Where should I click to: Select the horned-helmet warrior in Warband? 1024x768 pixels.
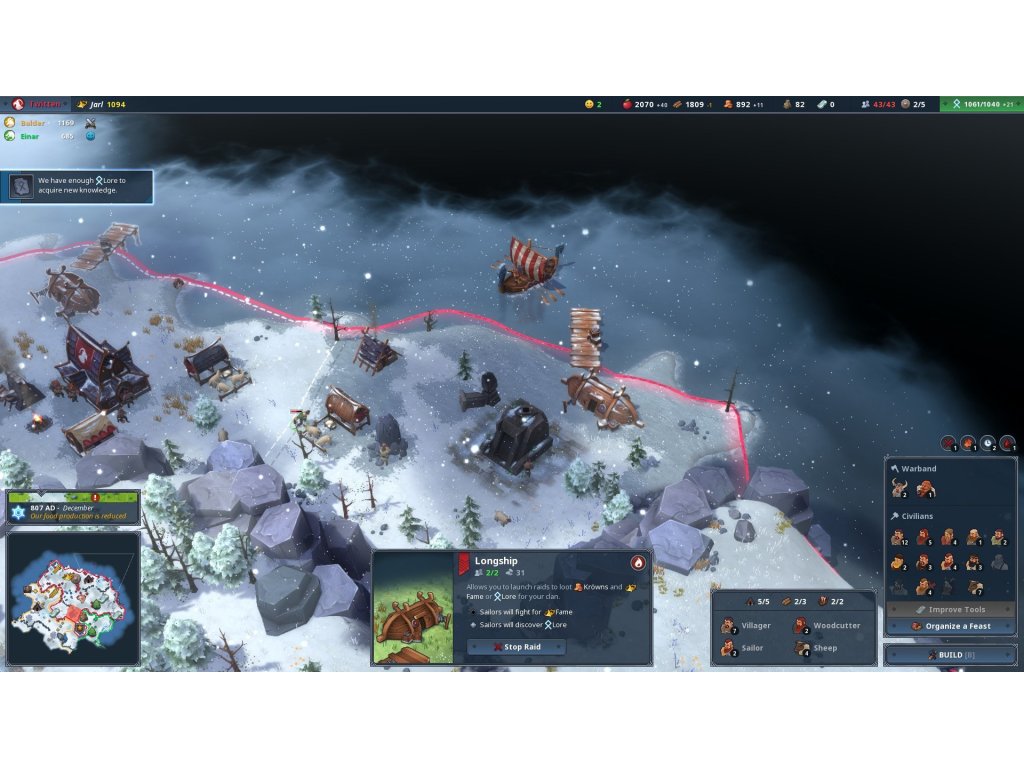point(899,489)
